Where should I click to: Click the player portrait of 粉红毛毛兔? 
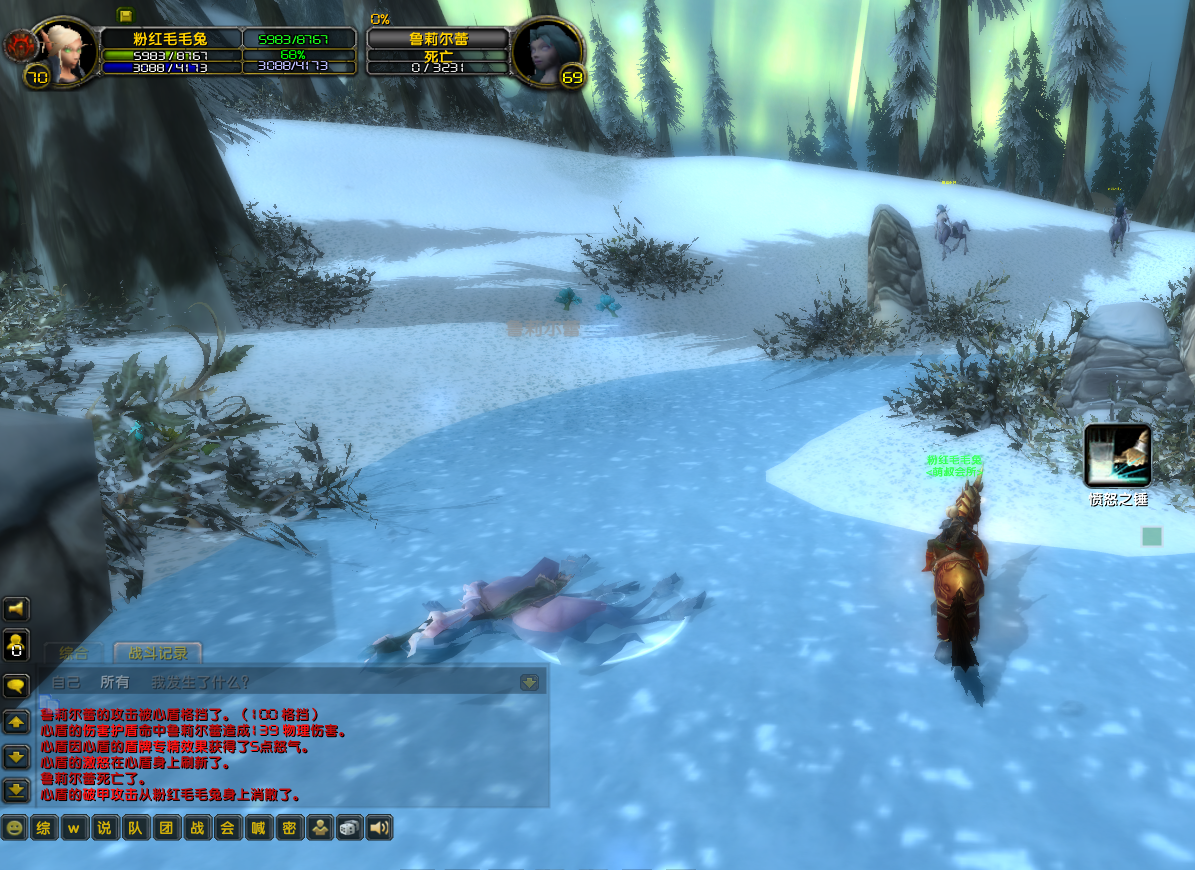(x=68, y=50)
